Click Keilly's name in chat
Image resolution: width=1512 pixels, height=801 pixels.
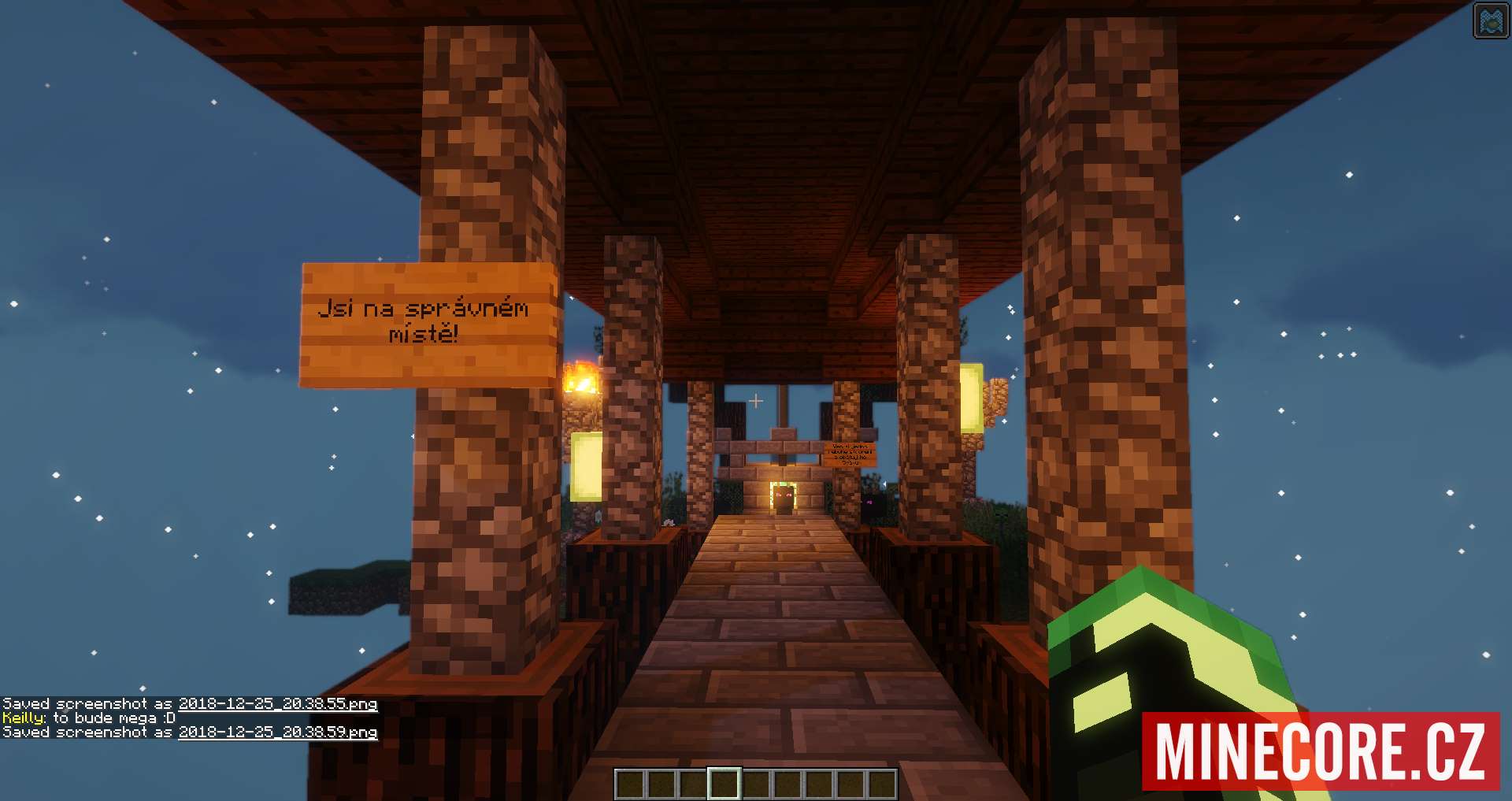[24, 718]
